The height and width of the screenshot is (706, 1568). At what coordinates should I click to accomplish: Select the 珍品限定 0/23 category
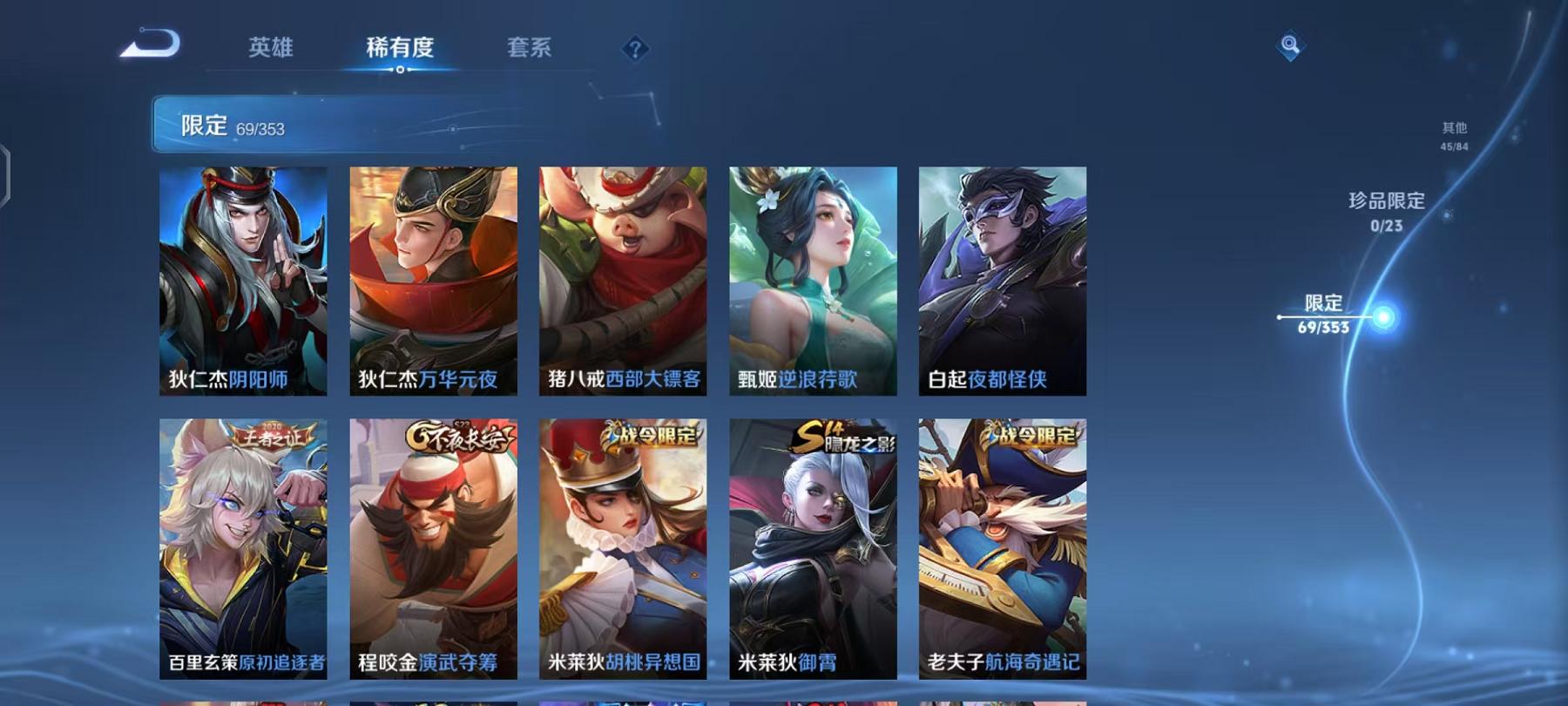(x=1384, y=211)
